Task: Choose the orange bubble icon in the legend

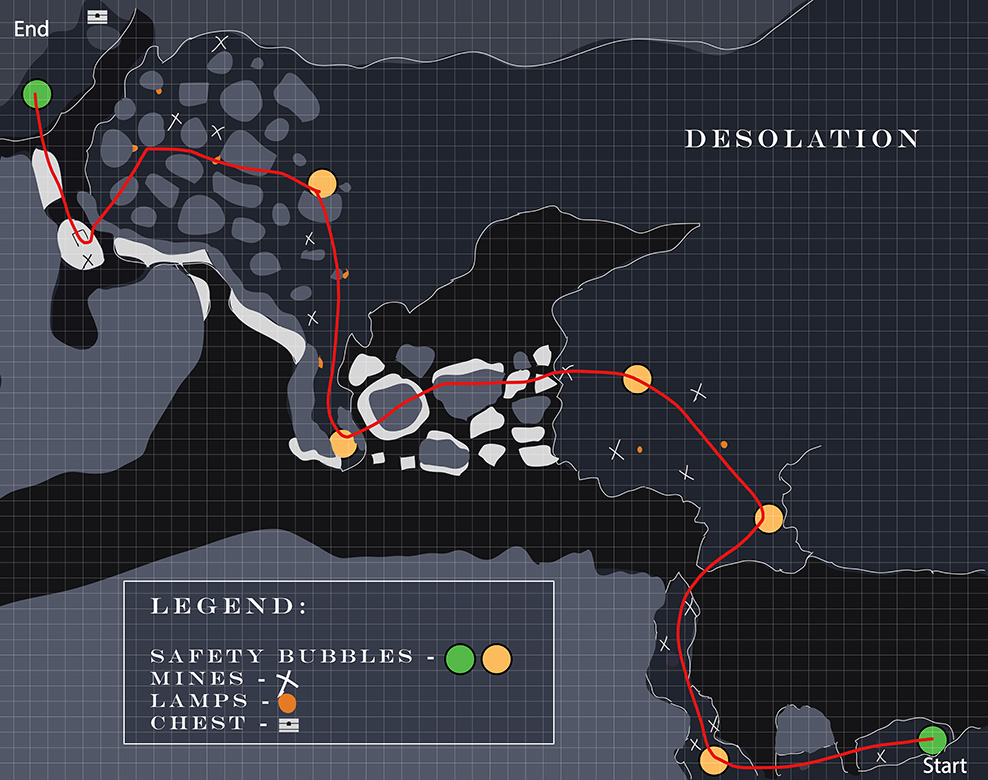Action: 496,659
